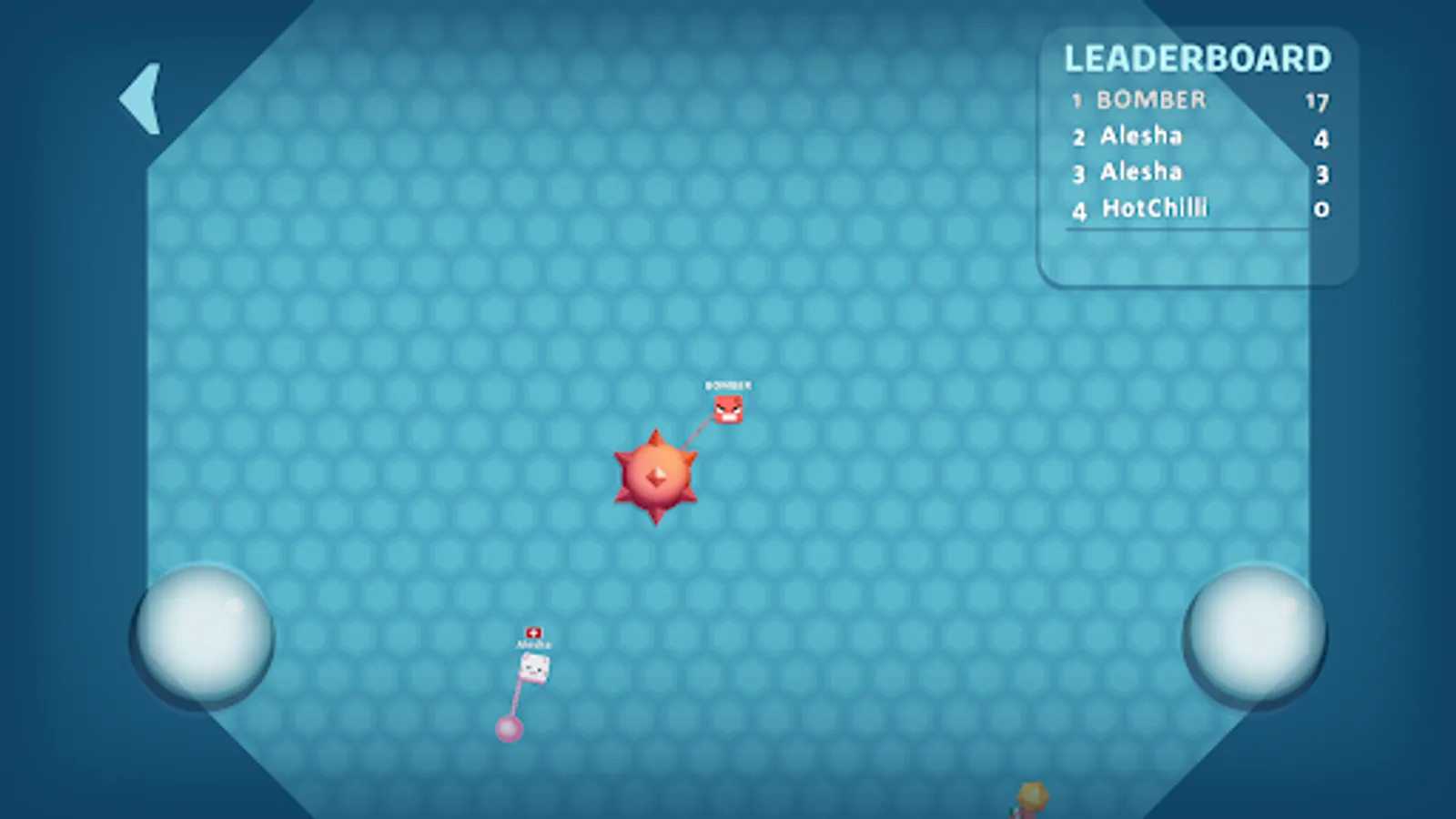Click BOMBER's spiked mace ball
The height and width of the screenshot is (819, 1456).
657,473
